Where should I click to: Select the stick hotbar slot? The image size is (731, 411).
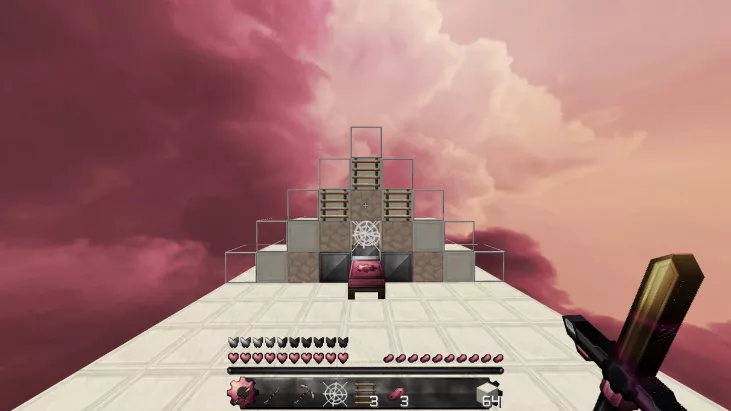(x=273, y=393)
